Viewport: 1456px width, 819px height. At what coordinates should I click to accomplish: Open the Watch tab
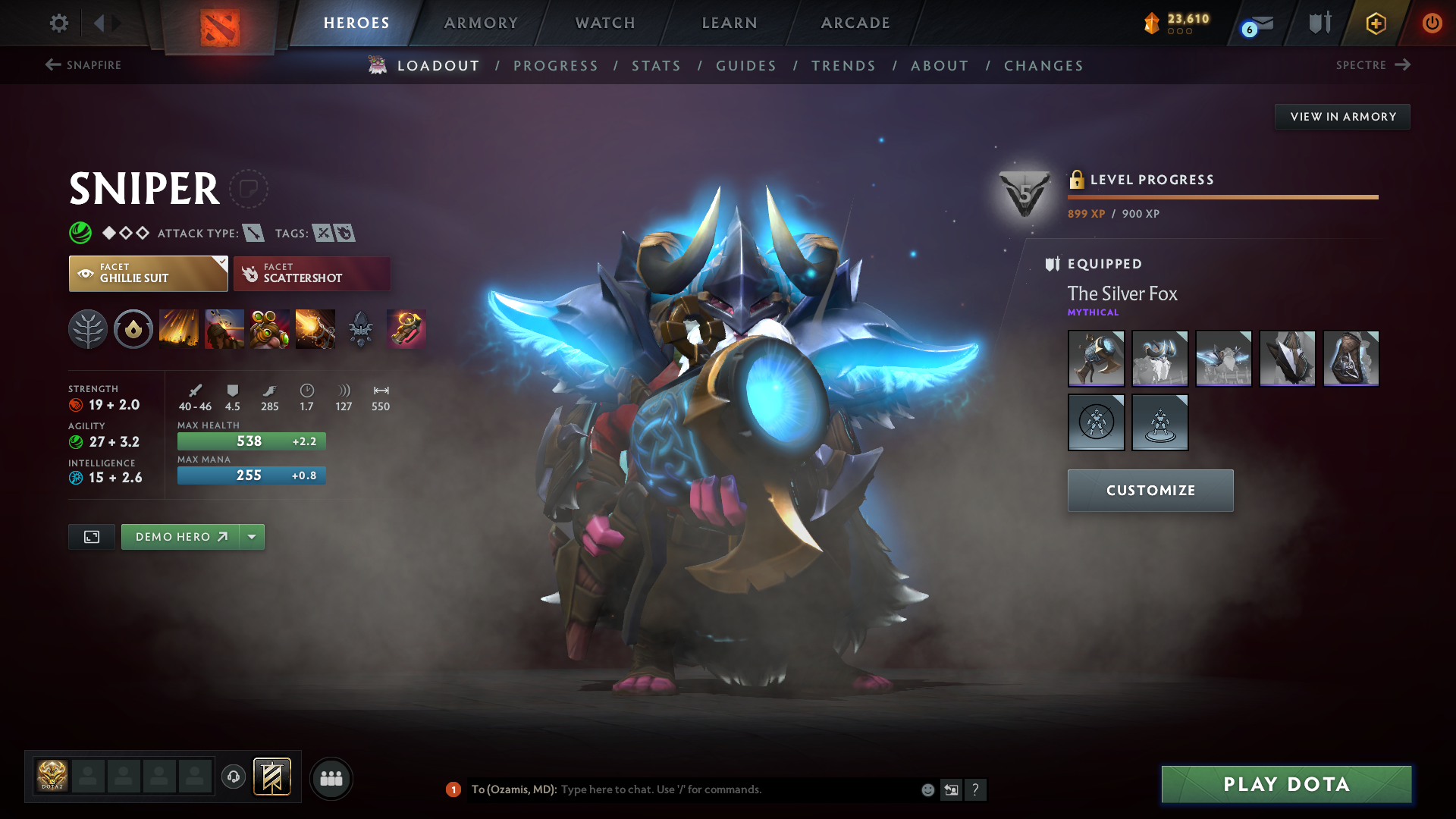click(605, 24)
